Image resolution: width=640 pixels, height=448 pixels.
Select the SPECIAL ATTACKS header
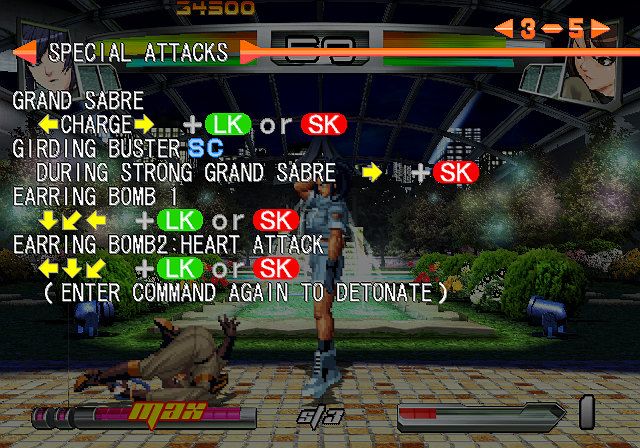pos(138,51)
